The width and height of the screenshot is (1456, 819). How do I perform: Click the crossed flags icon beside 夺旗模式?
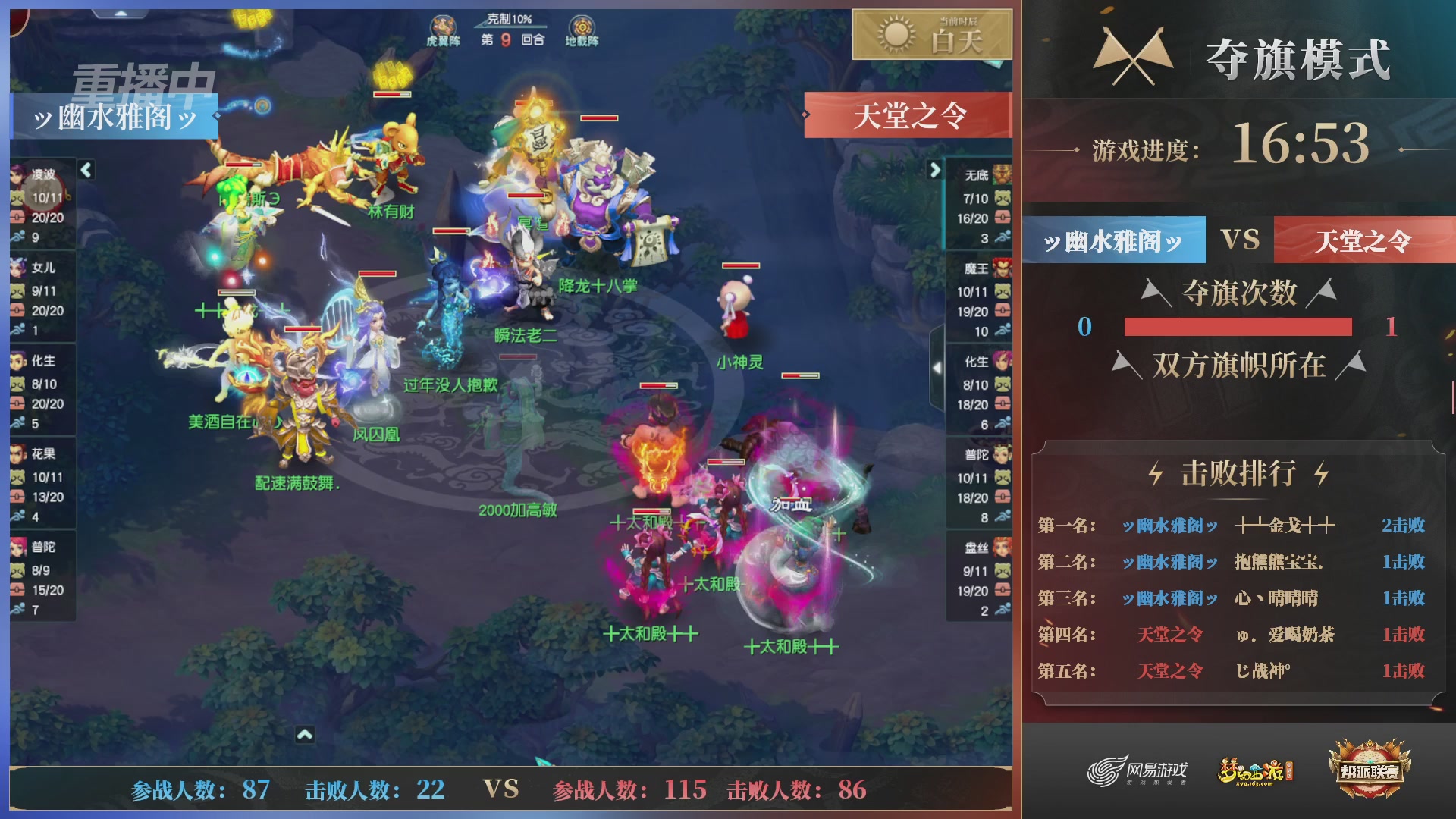tap(1134, 53)
